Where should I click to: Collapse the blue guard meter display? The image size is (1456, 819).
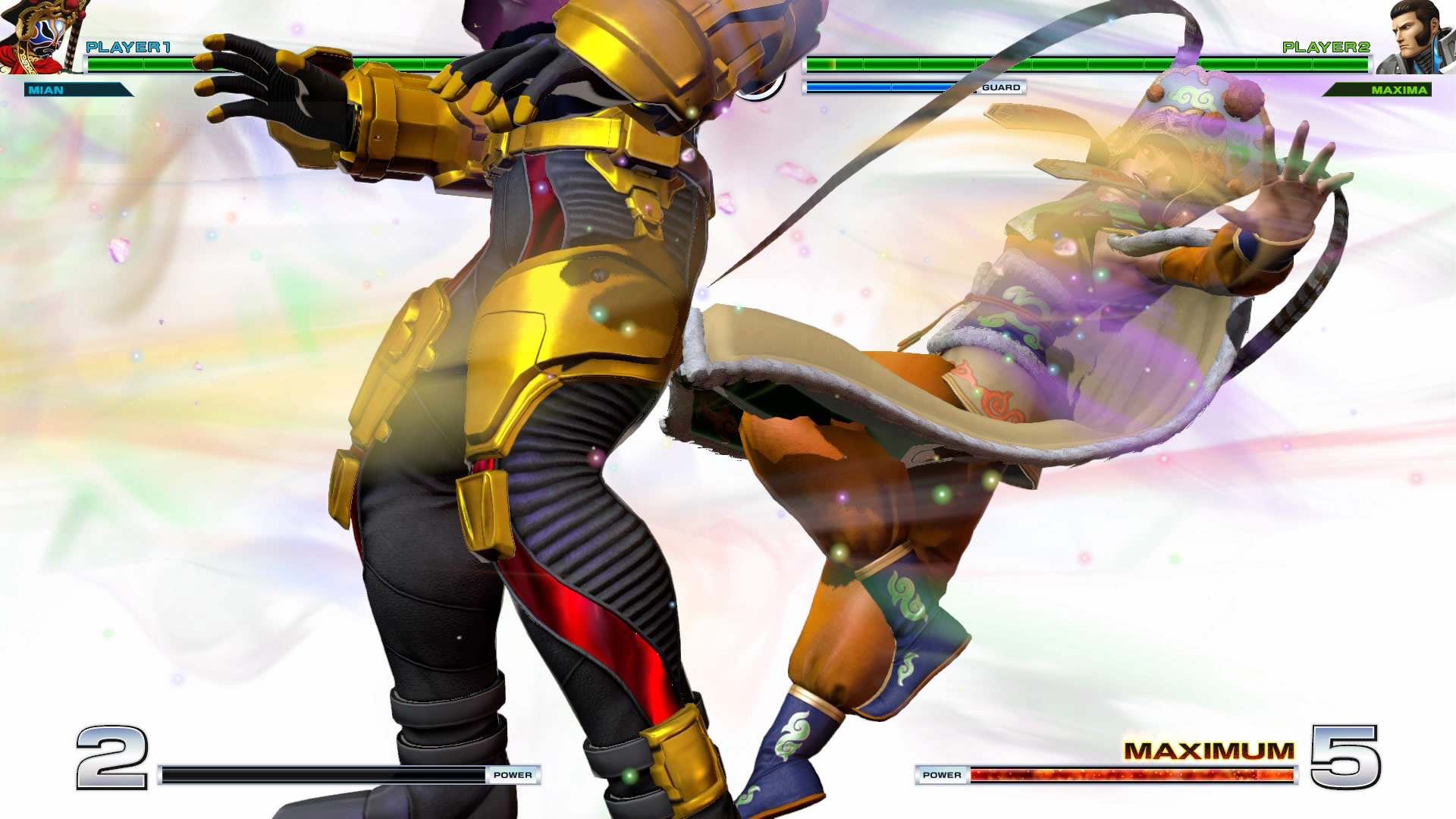(883, 87)
